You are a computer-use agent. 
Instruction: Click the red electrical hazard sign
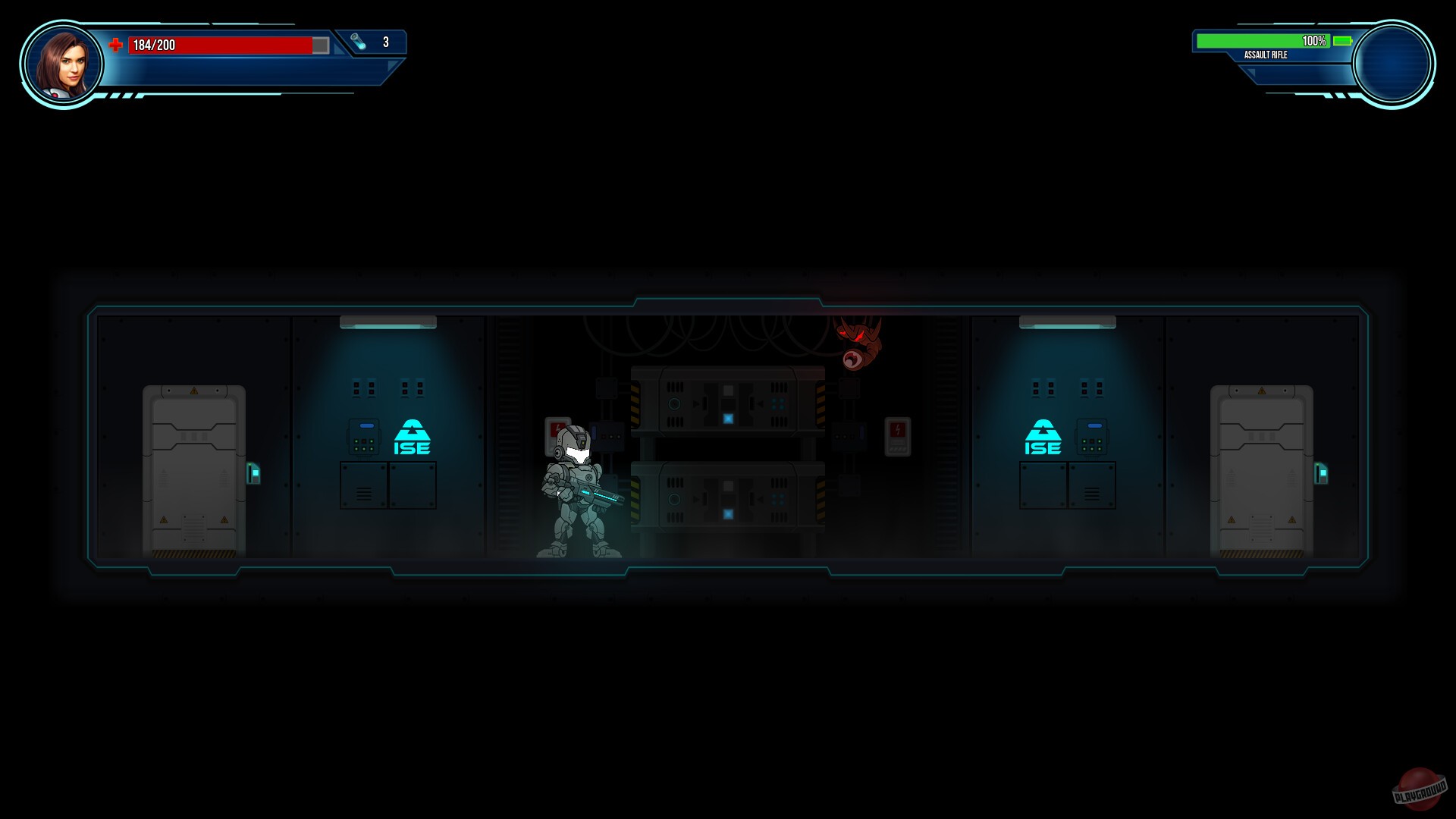point(899,436)
